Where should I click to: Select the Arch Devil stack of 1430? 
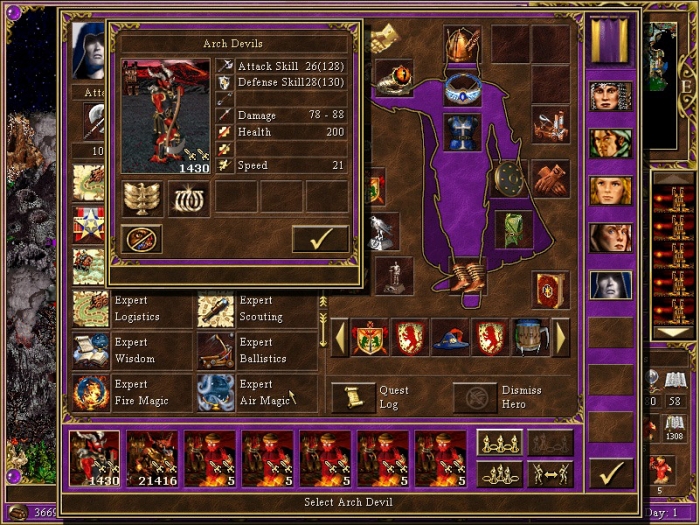click(x=95, y=459)
